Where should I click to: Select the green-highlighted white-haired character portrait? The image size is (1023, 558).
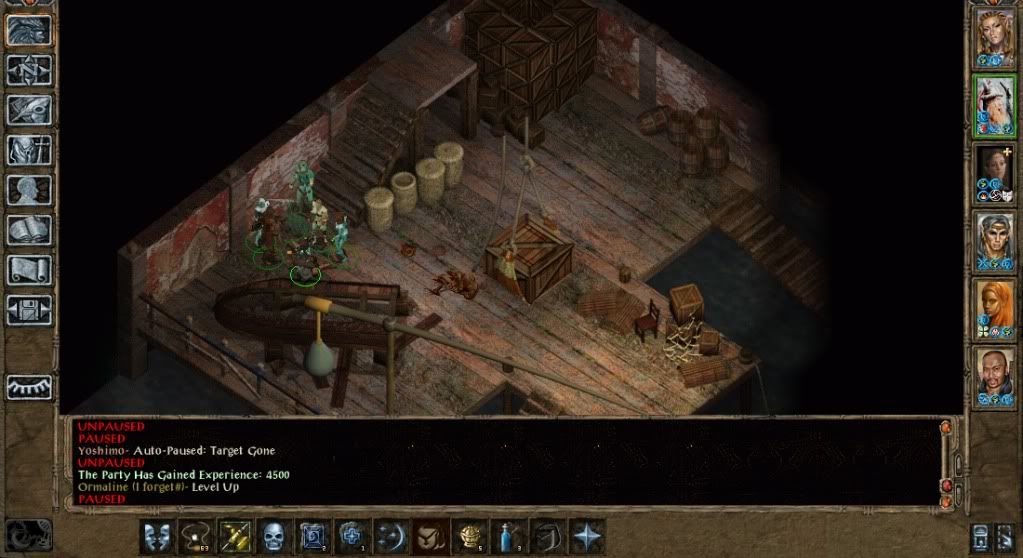995,104
